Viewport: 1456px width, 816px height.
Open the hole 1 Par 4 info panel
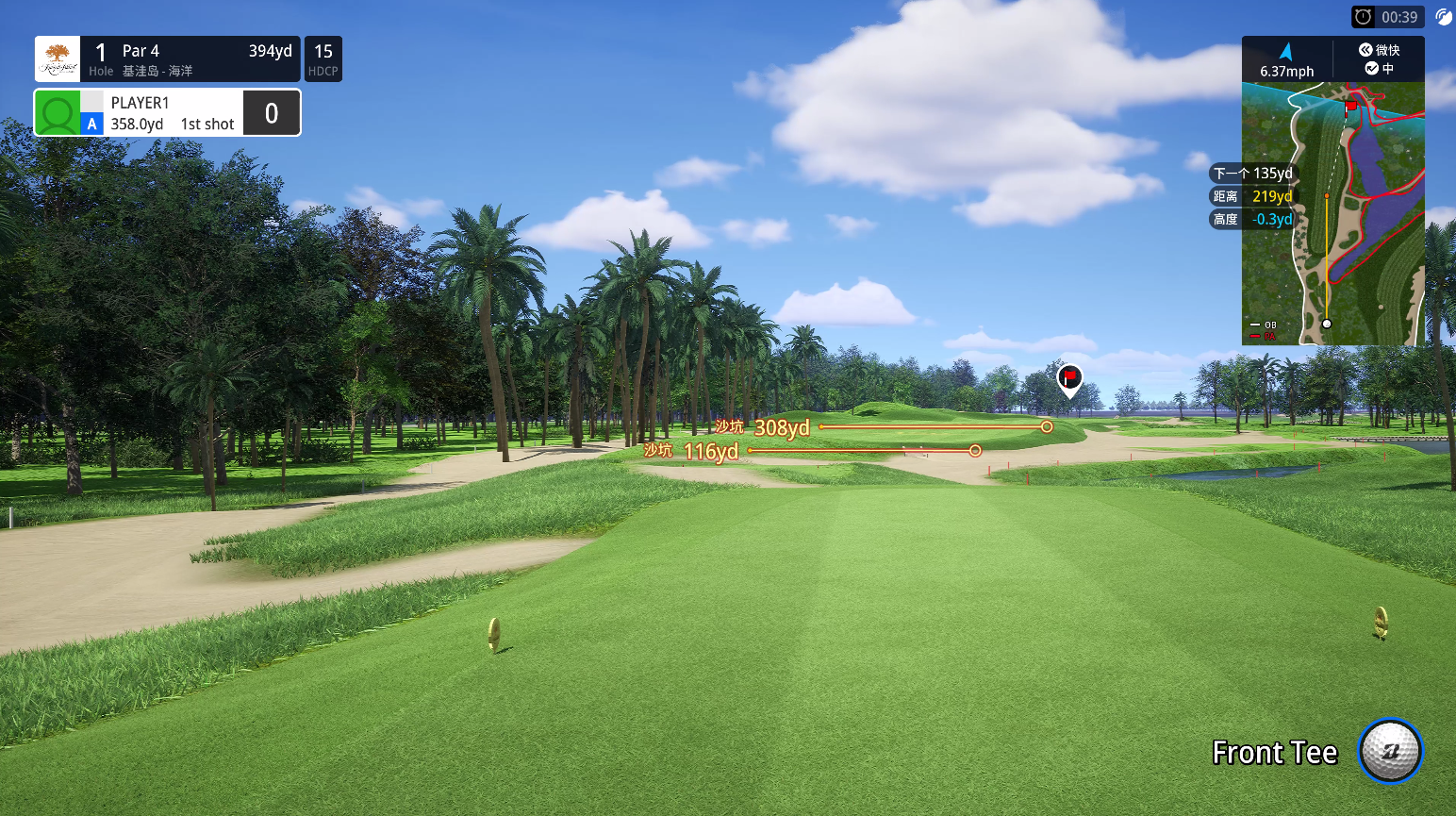tap(168, 59)
